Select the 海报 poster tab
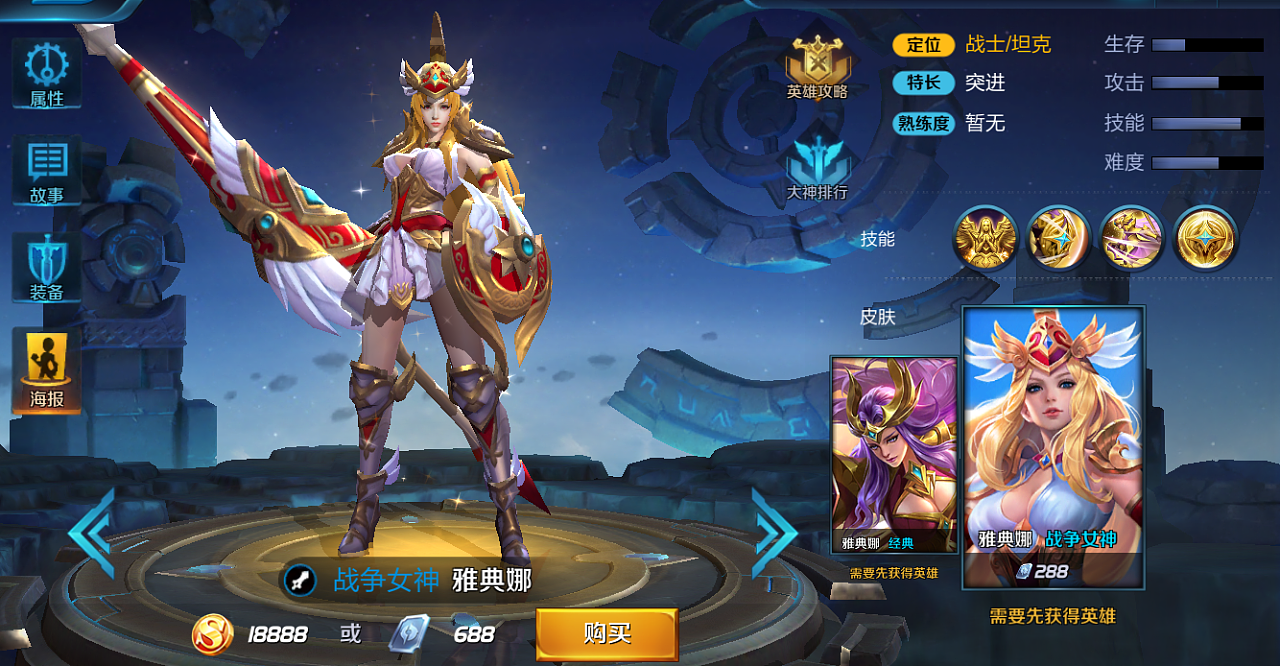The image size is (1280, 666). (x=46, y=372)
